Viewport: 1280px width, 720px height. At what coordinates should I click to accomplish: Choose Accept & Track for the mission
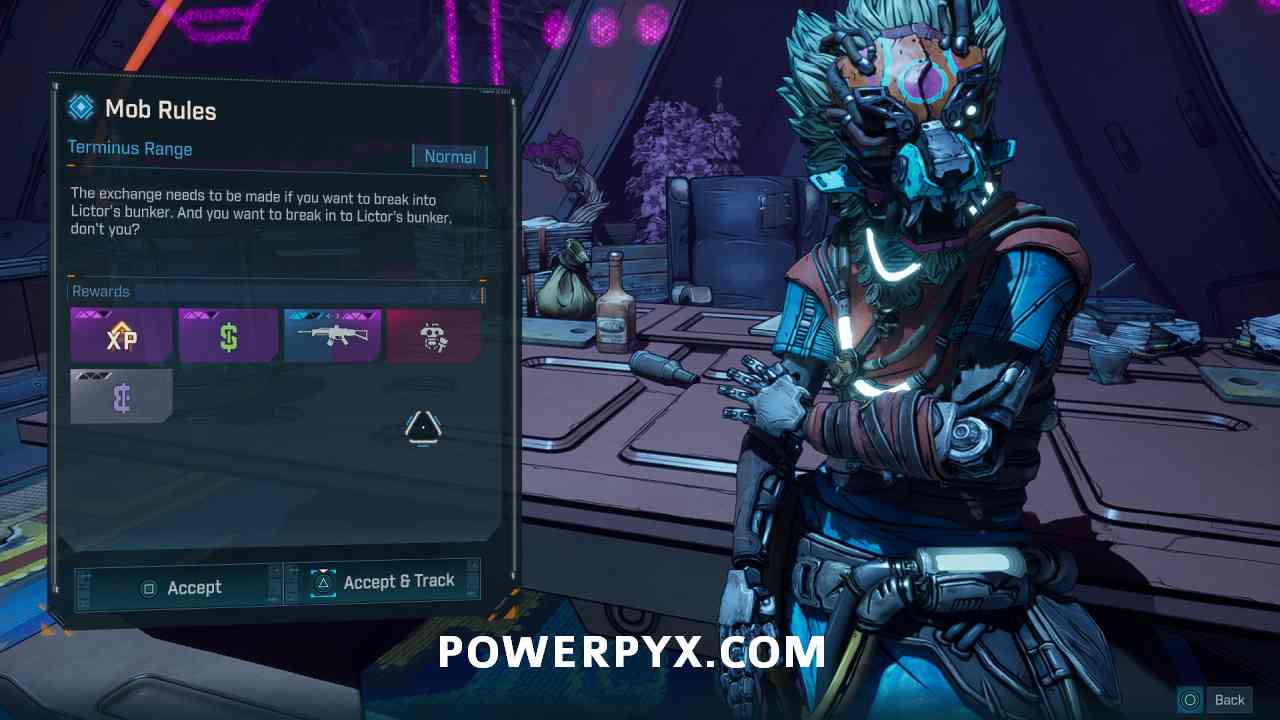tap(383, 582)
